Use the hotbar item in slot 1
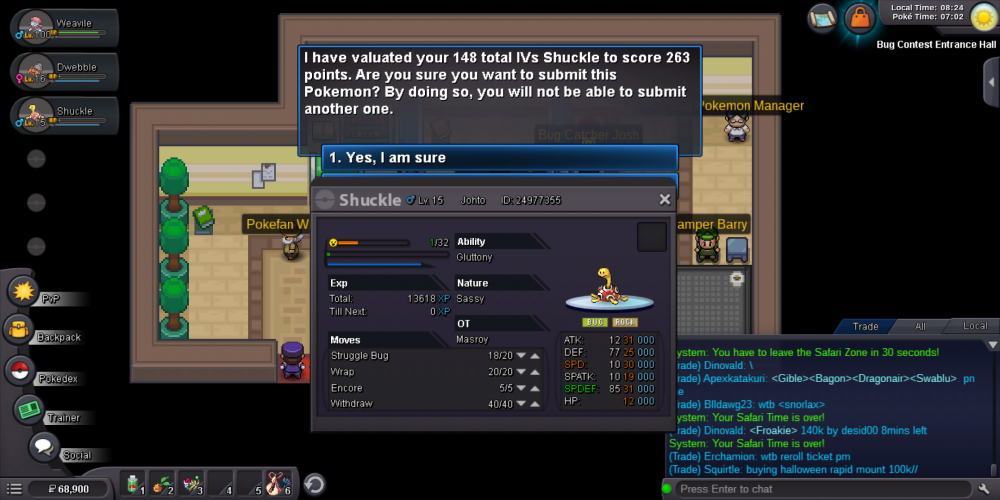Viewport: 1000px width, 500px height. [133, 484]
